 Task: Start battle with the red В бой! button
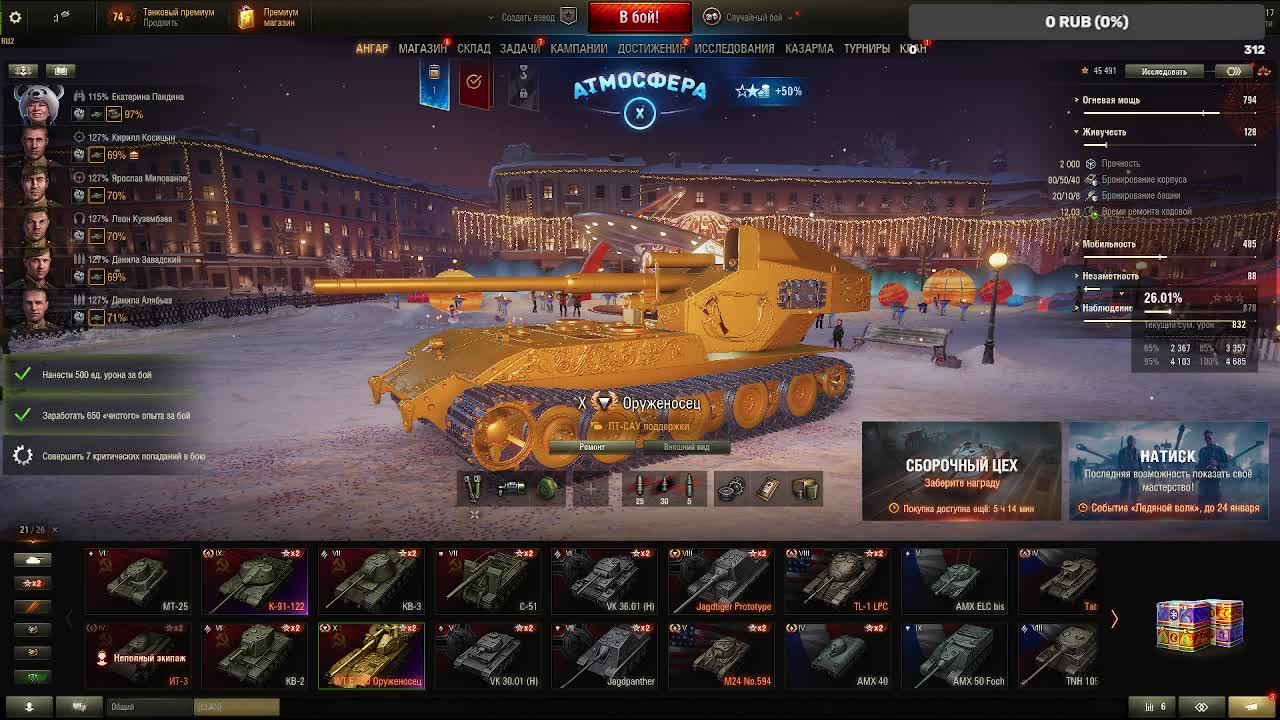(x=639, y=17)
